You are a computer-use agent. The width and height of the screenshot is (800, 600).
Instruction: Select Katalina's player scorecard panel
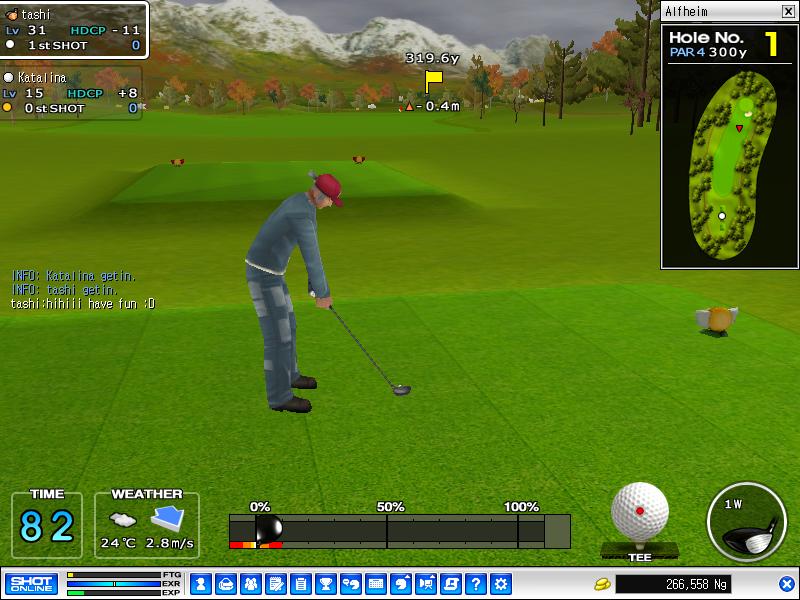(x=71, y=93)
